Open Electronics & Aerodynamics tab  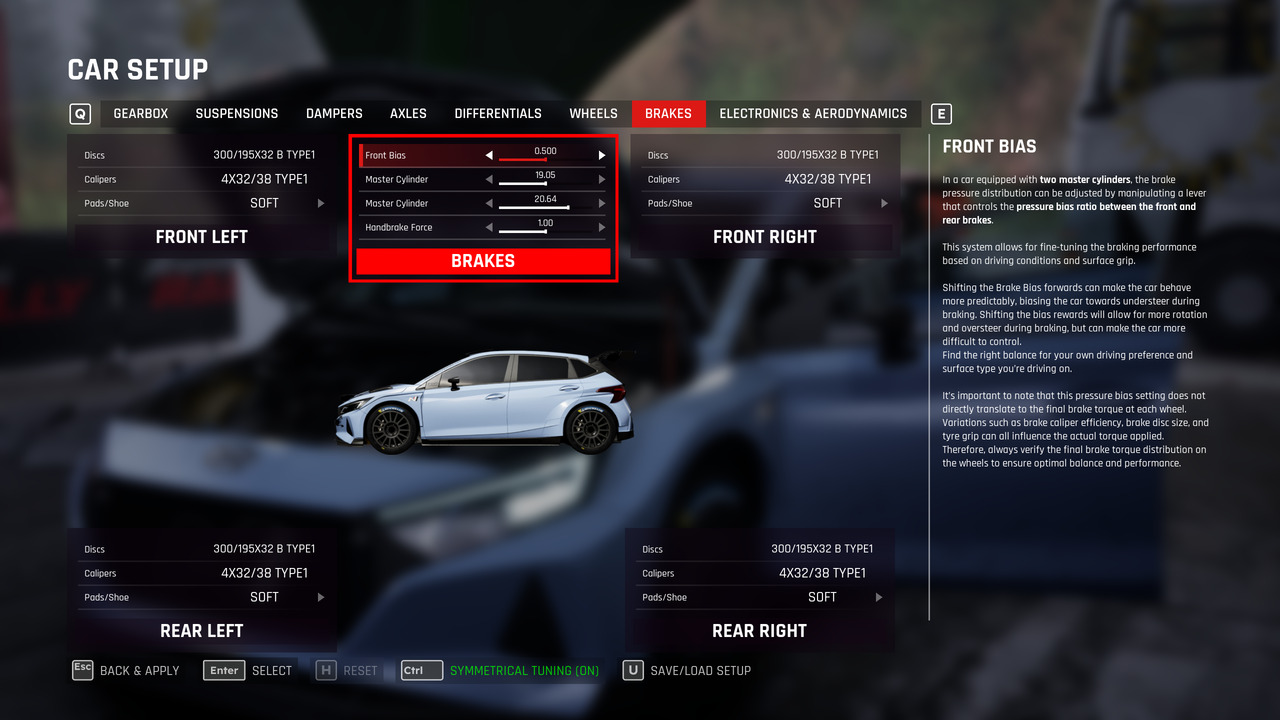coord(813,113)
